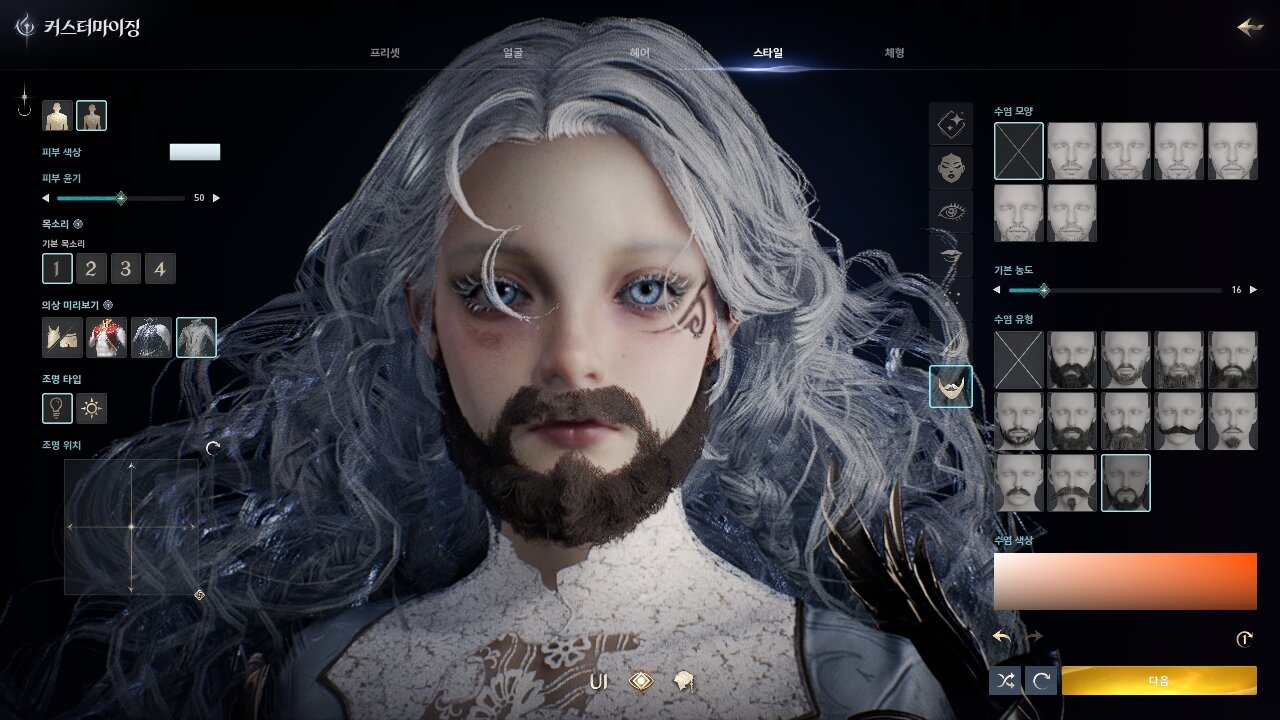Click the back arrow button

[1250, 27]
